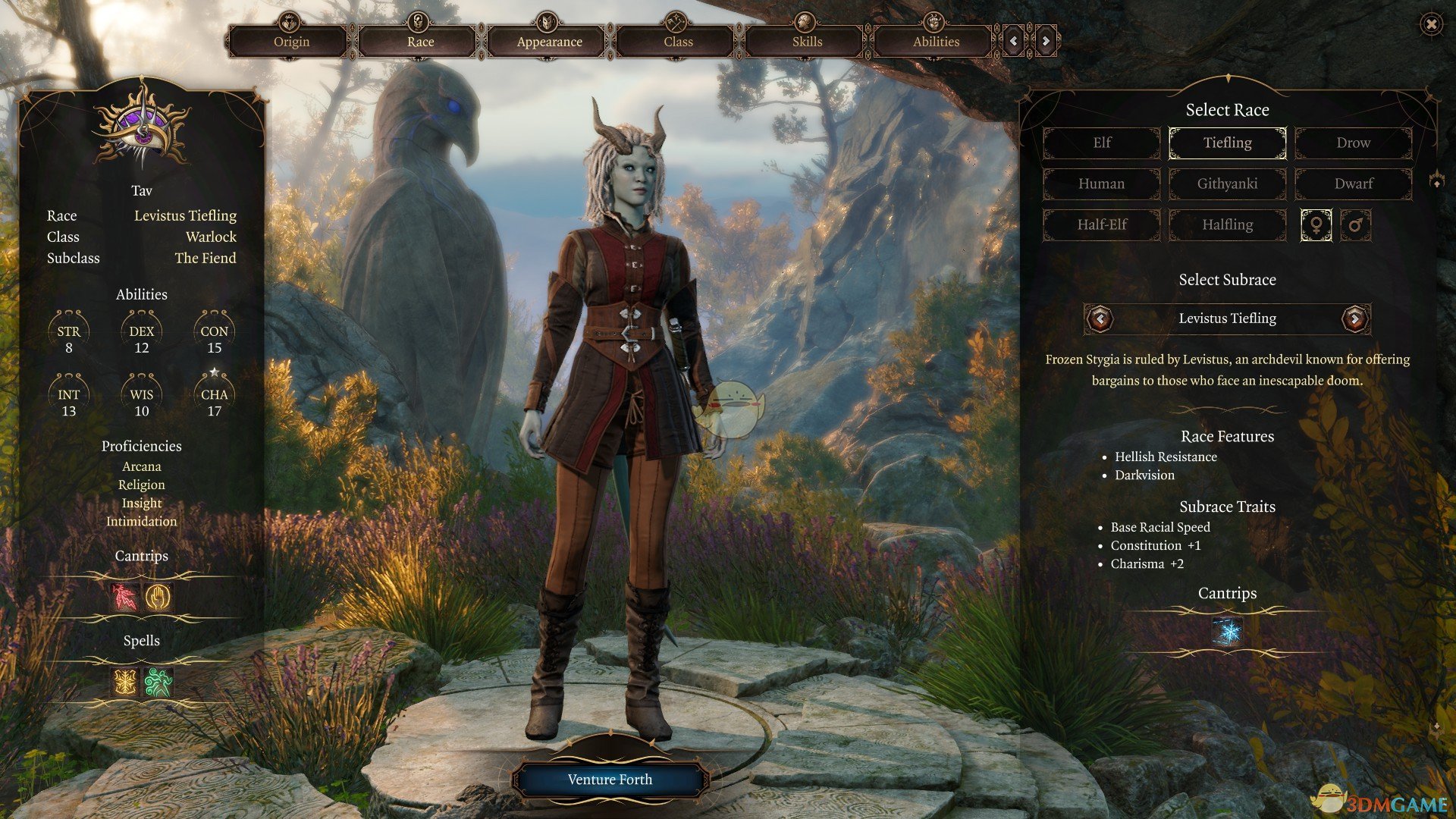Select the female gender symbol
Viewport: 1456px width, 819px height.
pyautogui.click(x=1316, y=225)
